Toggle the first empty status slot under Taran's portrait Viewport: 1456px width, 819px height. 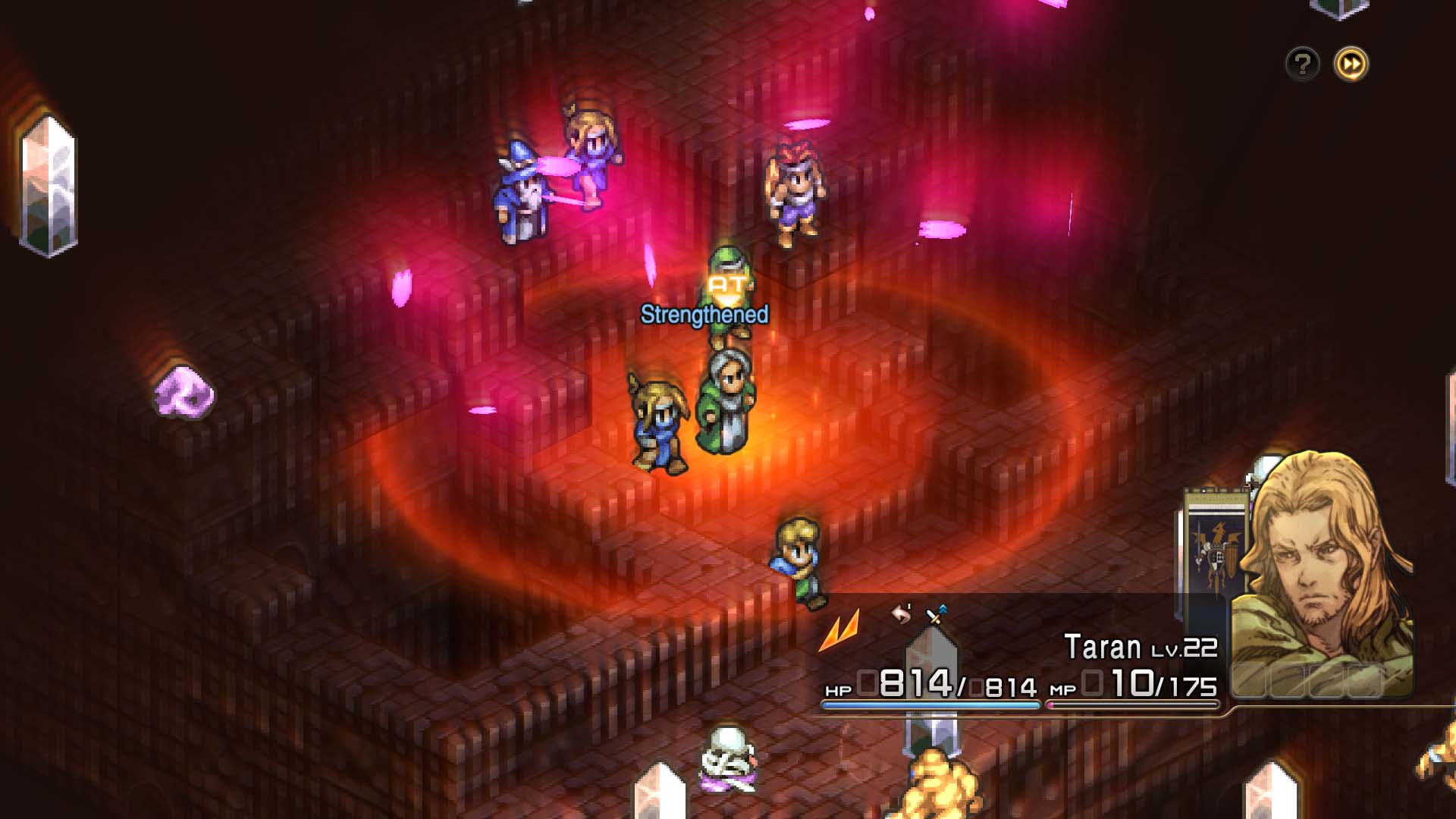coord(1250,681)
